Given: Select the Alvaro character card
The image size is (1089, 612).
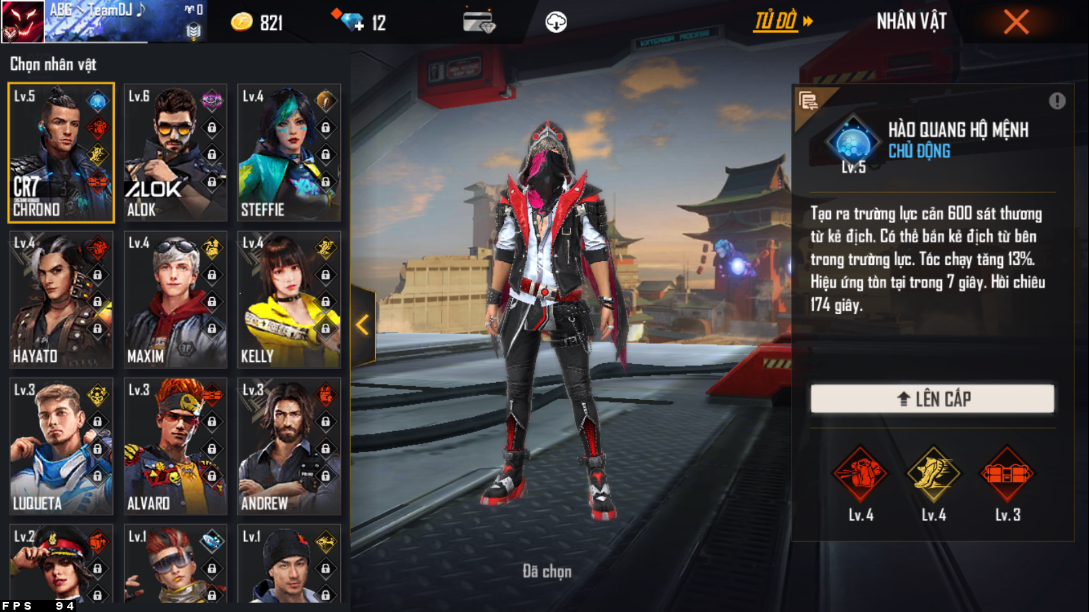Looking at the screenshot, I should pyautogui.click(x=175, y=446).
